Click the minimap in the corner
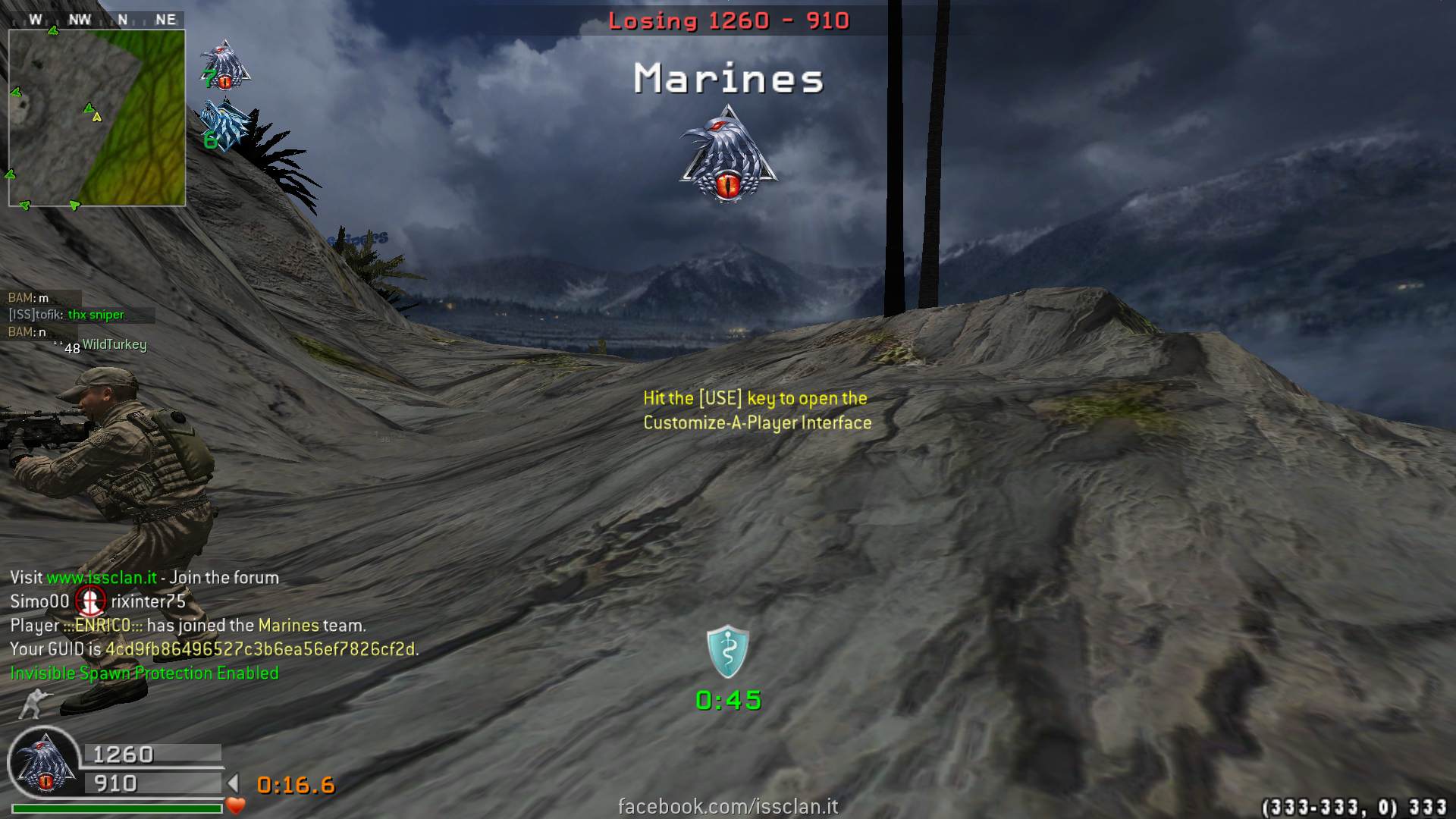Screen dimensions: 1456x819 [97, 118]
